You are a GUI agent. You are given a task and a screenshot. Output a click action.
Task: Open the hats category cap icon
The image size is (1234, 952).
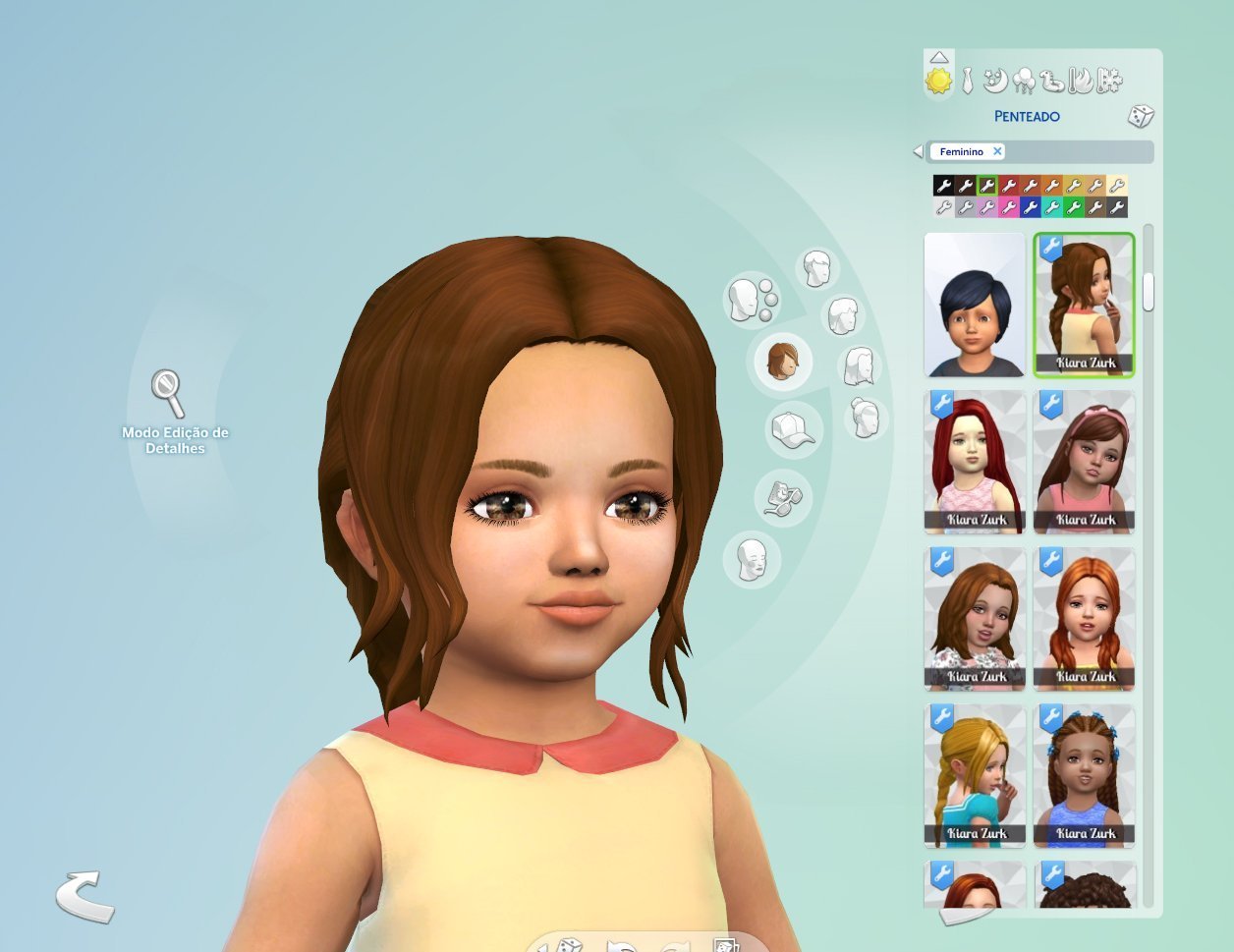[x=793, y=430]
